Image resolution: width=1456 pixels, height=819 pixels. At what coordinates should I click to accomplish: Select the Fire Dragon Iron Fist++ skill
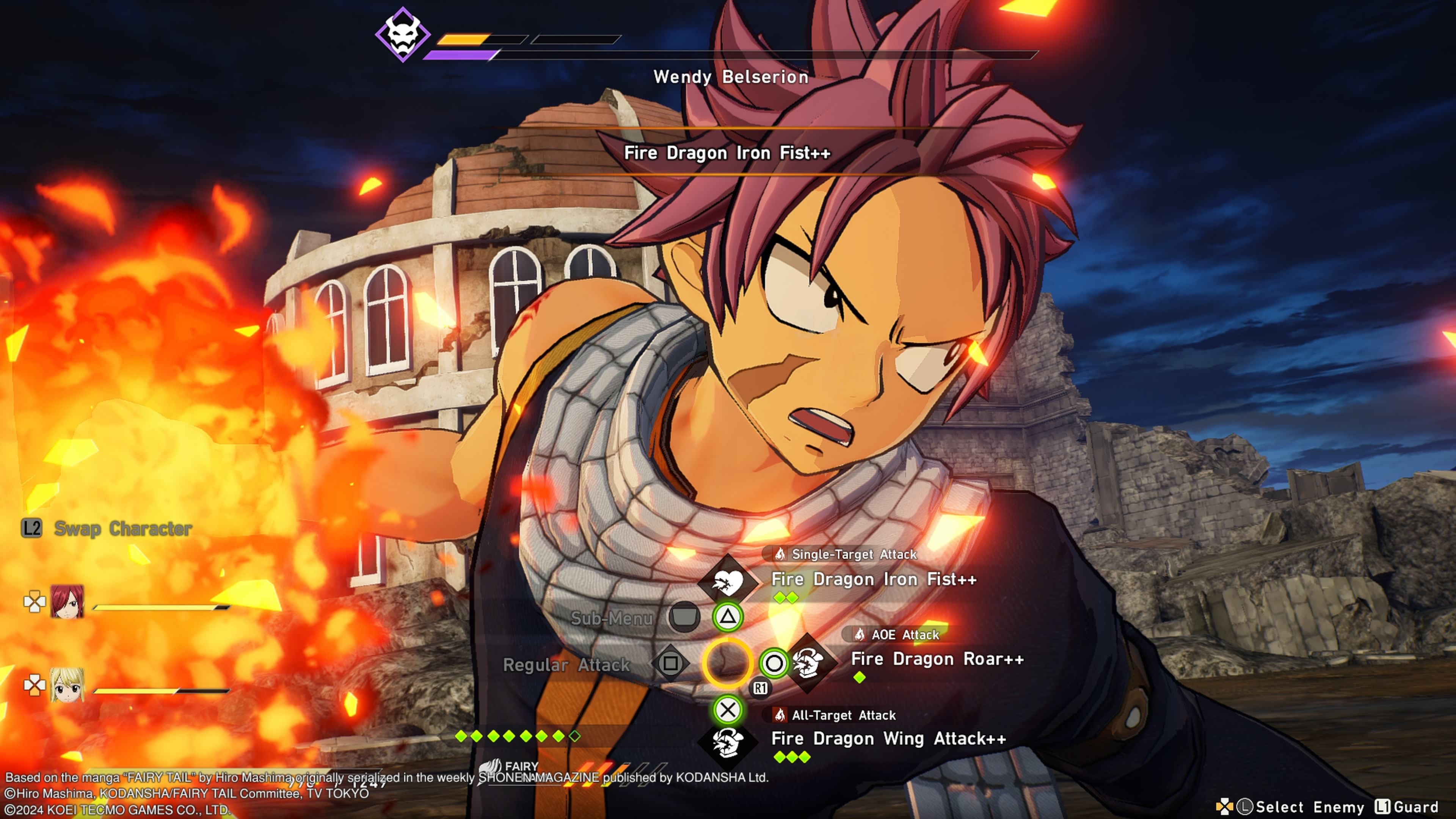[873, 579]
